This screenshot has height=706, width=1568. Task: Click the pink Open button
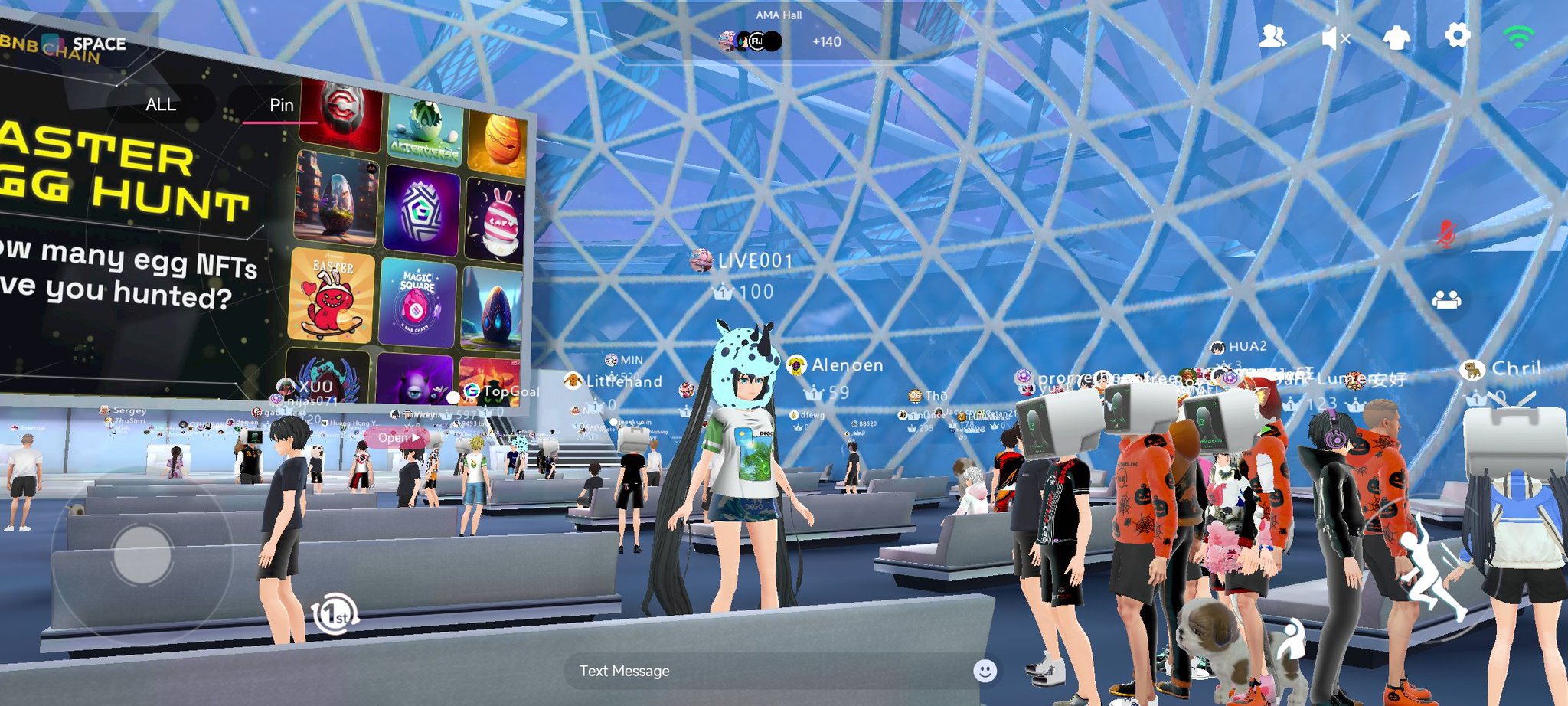click(398, 437)
